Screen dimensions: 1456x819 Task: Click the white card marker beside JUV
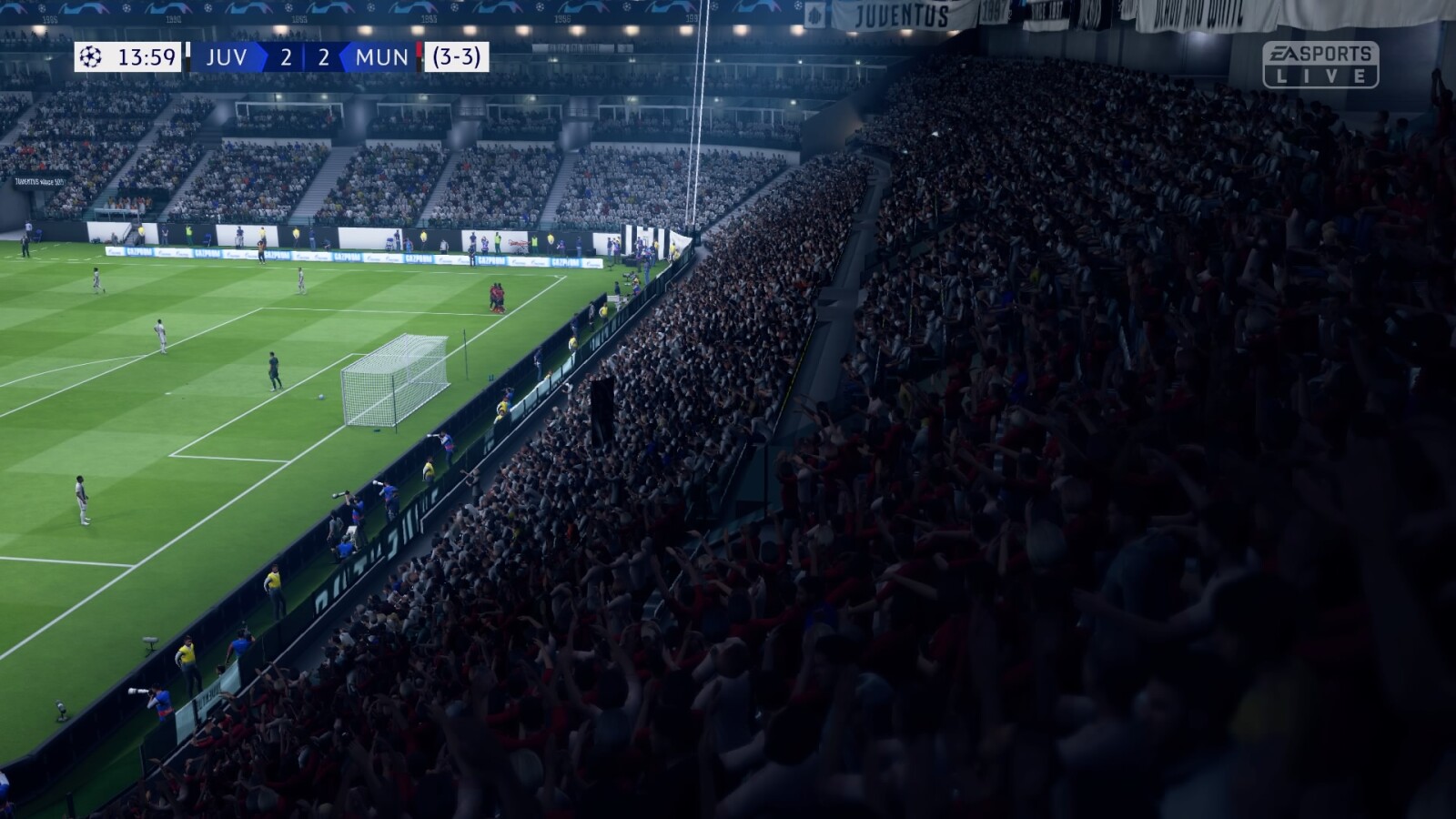pos(187,57)
